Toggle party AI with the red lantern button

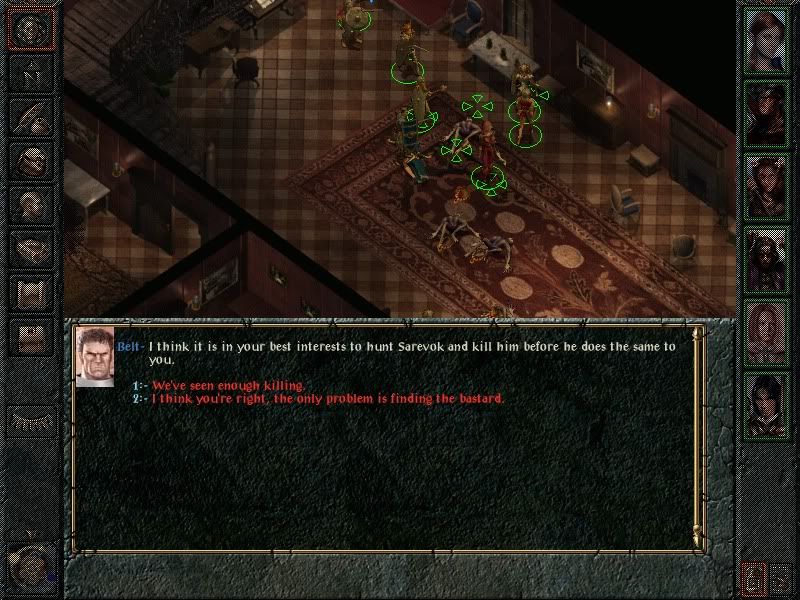coord(753,576)
